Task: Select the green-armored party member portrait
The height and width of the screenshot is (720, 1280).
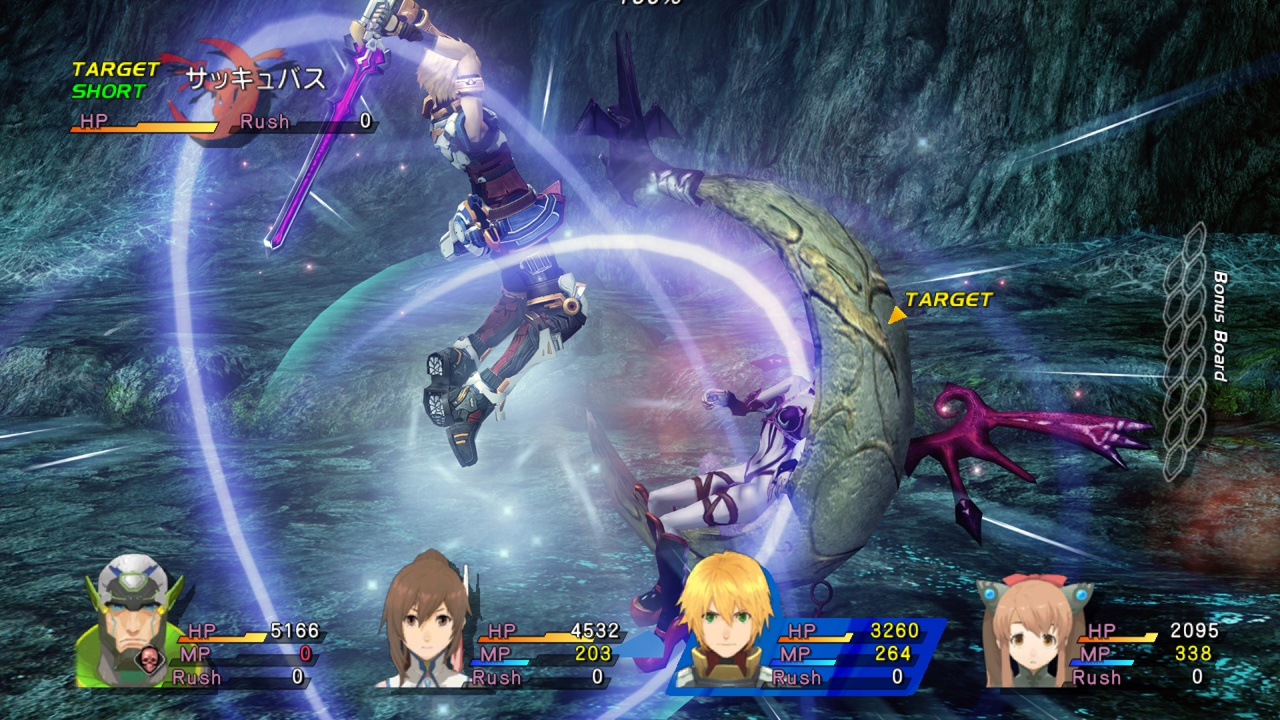Action: pos(128,620)
